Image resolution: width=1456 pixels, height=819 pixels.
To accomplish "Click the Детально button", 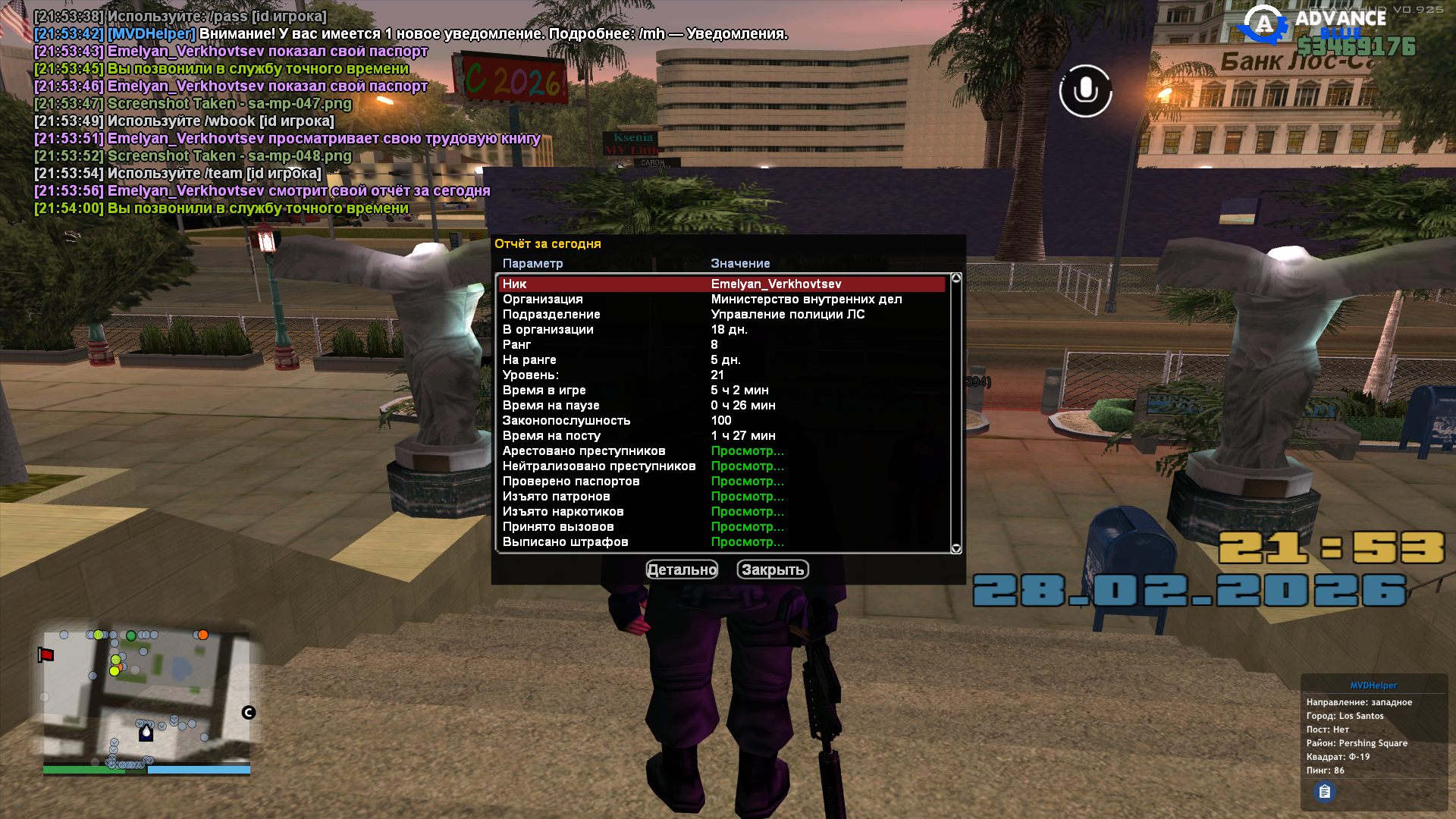I will 682,570.
